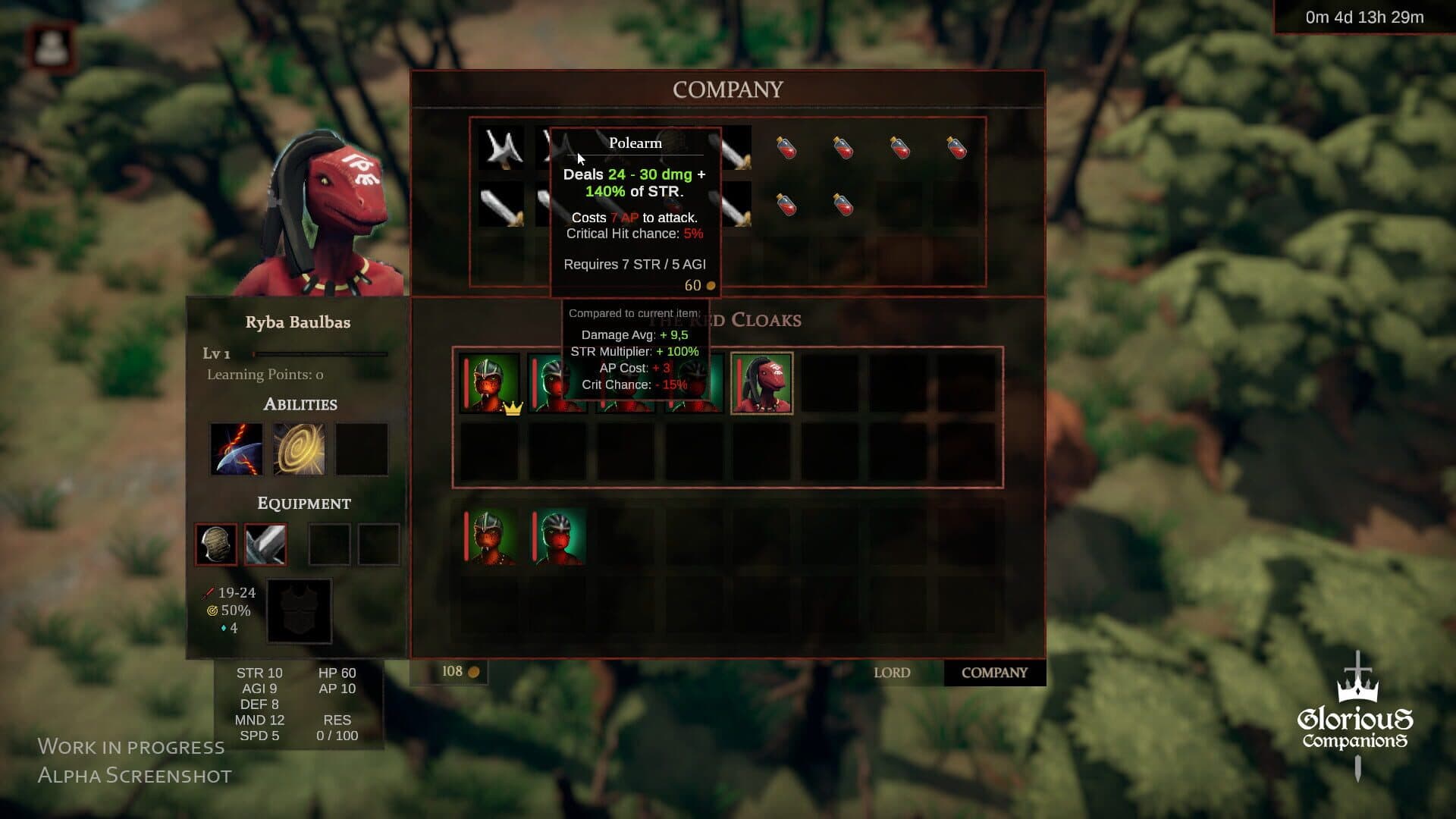Screen dimensions: 1456x819
Task: Click the equipped helmet slot
Action: (x=216, y=544)
